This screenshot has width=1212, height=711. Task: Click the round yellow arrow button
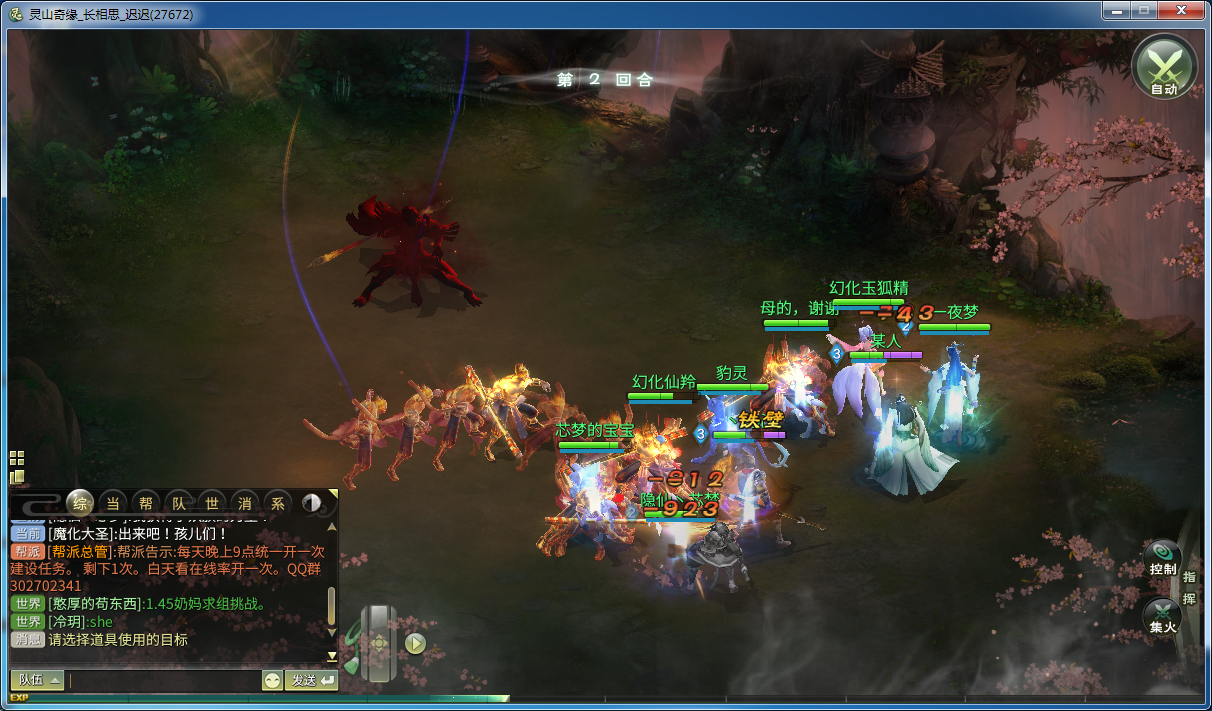point(416,643)
